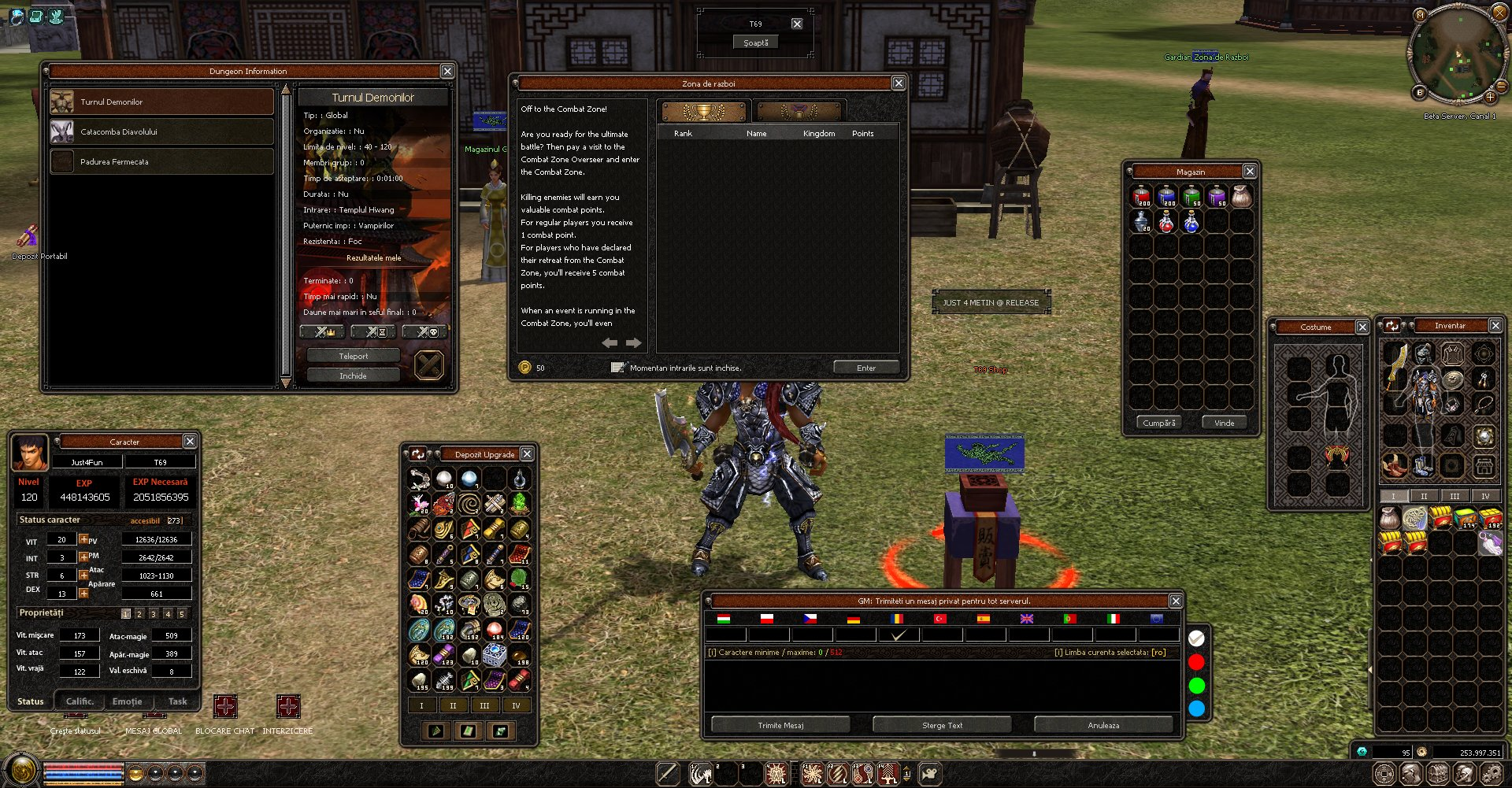Open Depozit Upgrade page III
1512x788 pixels.
coord(484,705)
